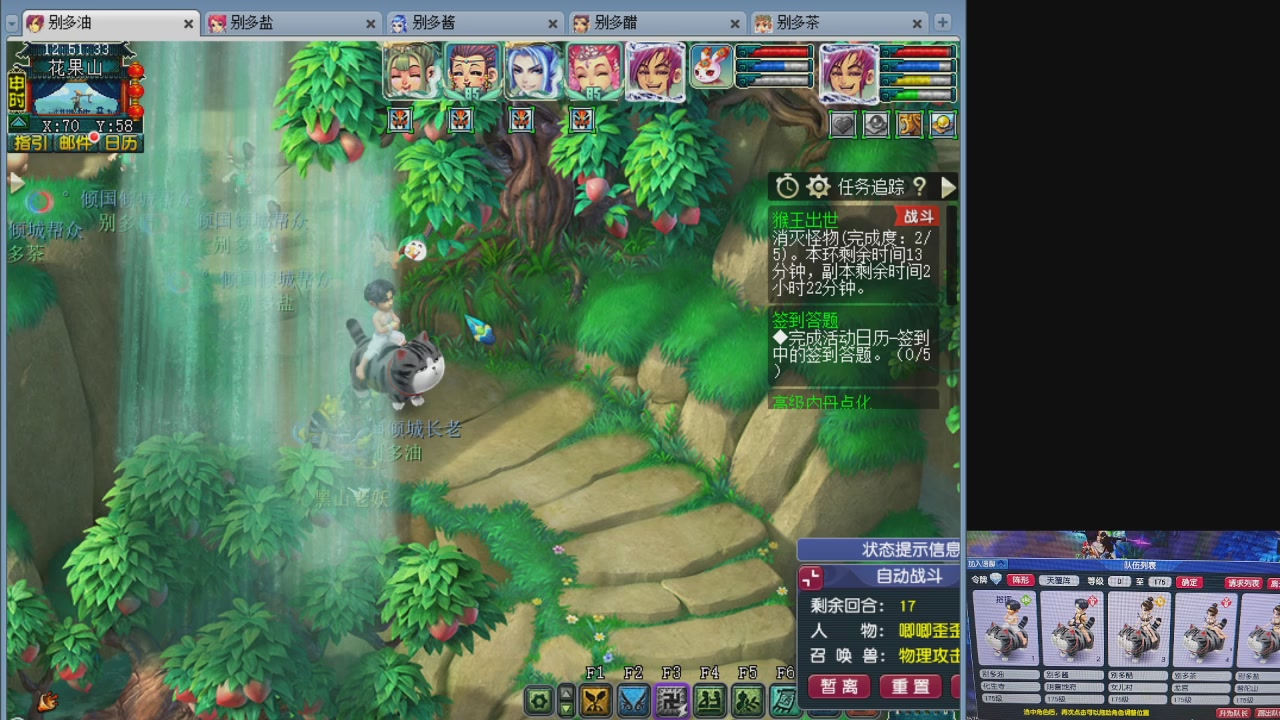This screenshot has height=720, width=1280.
Task: Open the 天罡阵 formation dropdown in the team list
Action: tap(1061, 579)
